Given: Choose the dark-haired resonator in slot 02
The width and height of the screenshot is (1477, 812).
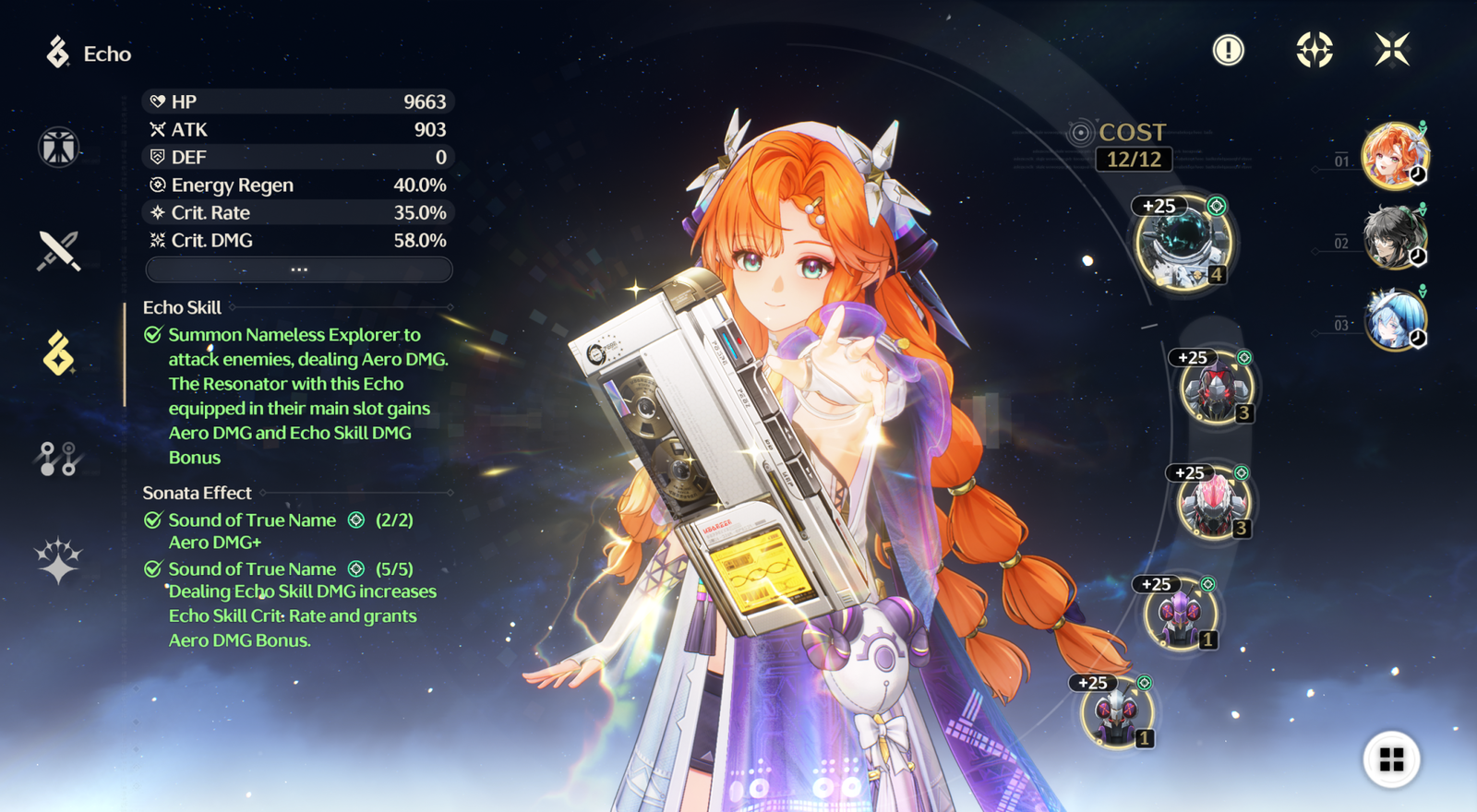Looking at the screenshot, I should pyautogui.click(x=1394, y=237).
